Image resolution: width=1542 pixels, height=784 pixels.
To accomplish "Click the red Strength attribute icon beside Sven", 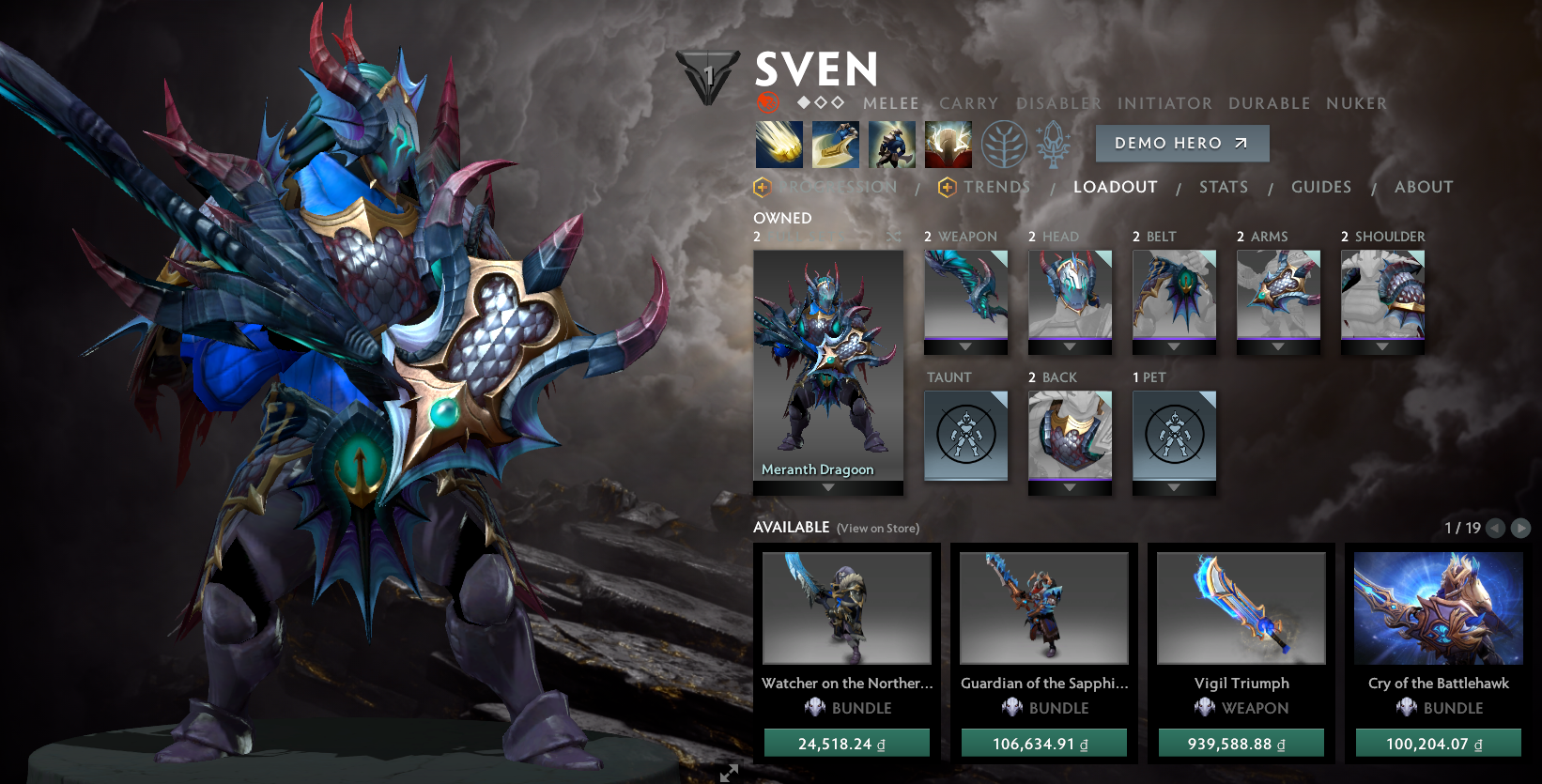I will 768,103.
